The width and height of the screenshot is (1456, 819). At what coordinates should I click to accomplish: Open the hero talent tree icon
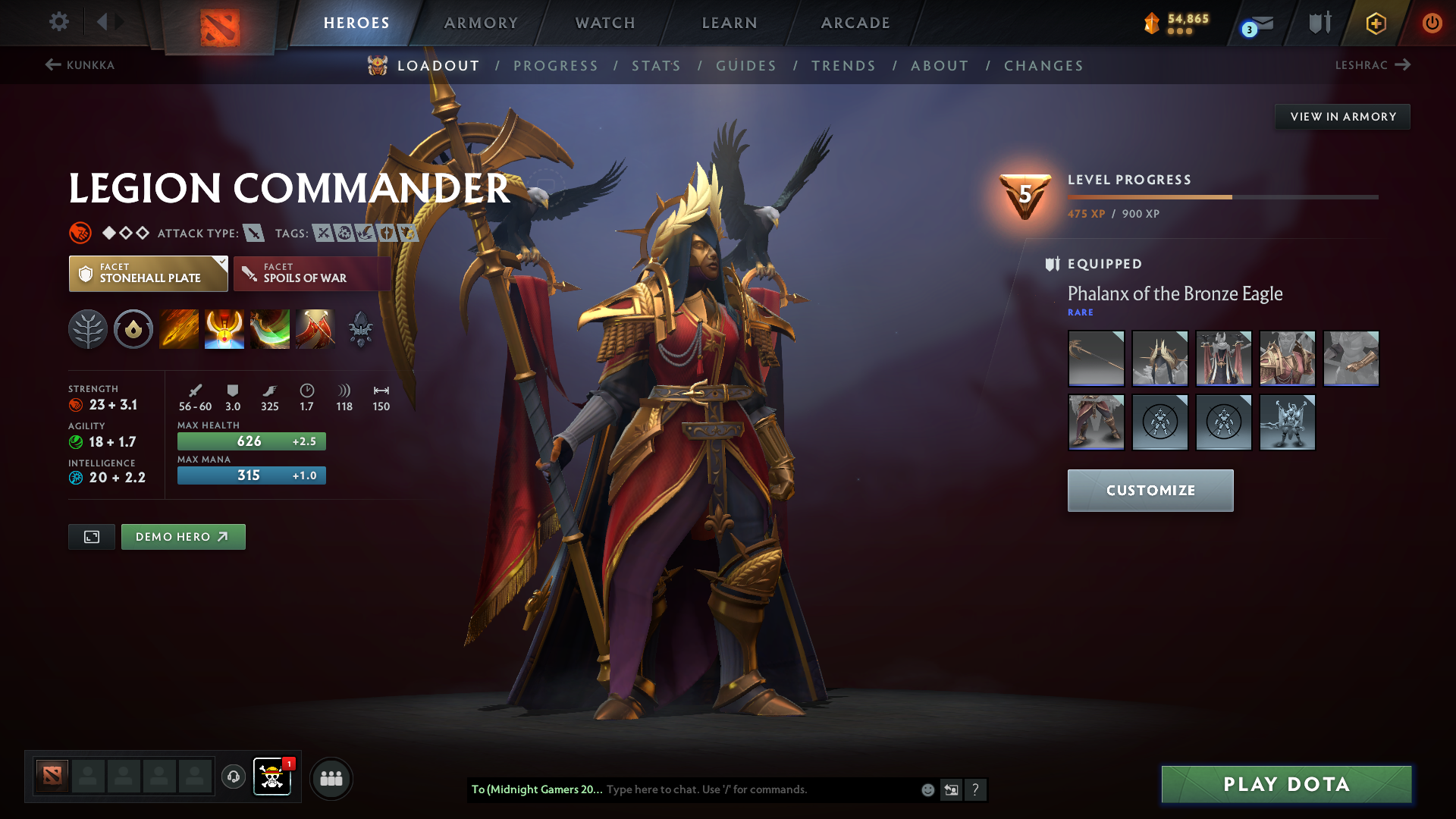(x=88, y=329)
